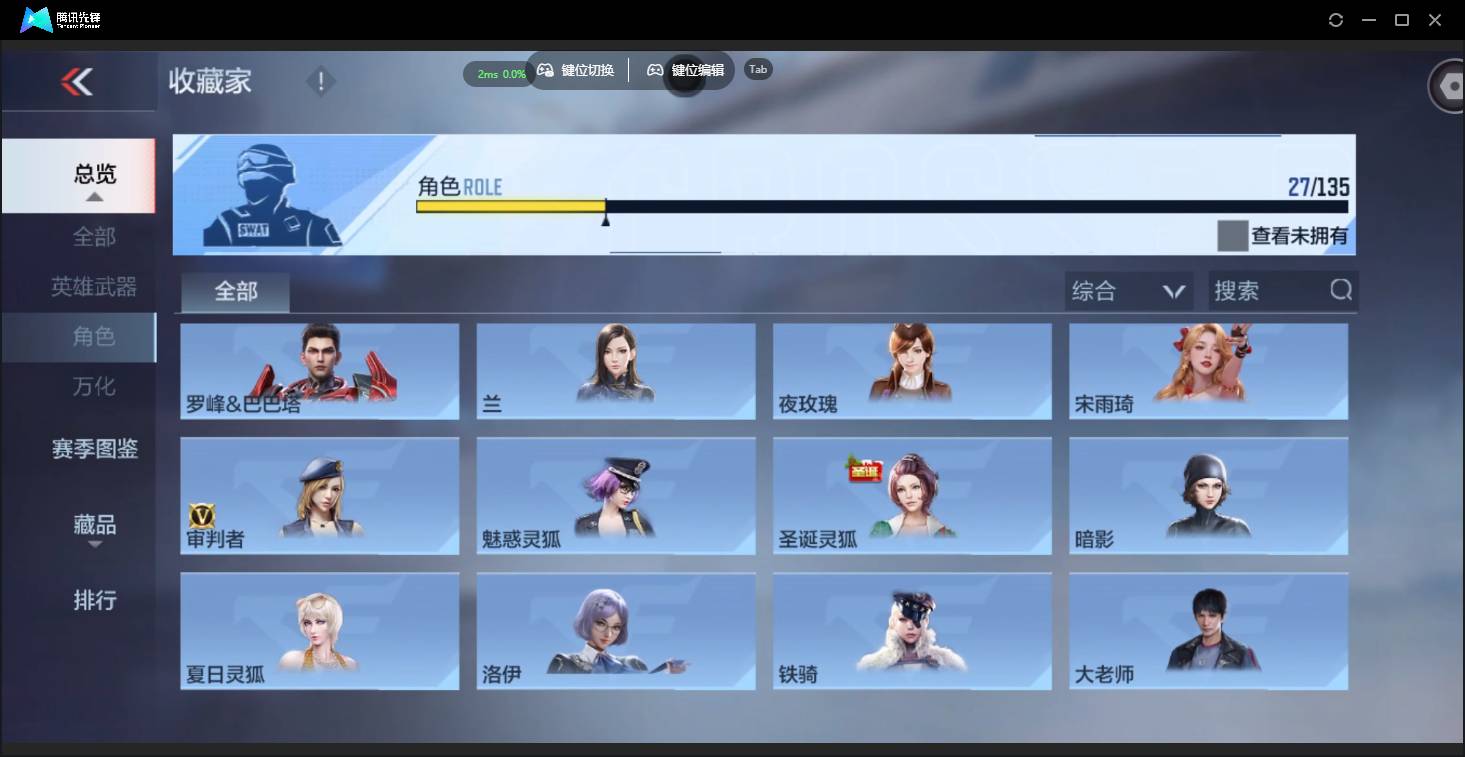The height and width of the screenshot is (757, 1465).
Task: Click the 键位切换 gamepad icon
Action: click(x=545, y=70)
